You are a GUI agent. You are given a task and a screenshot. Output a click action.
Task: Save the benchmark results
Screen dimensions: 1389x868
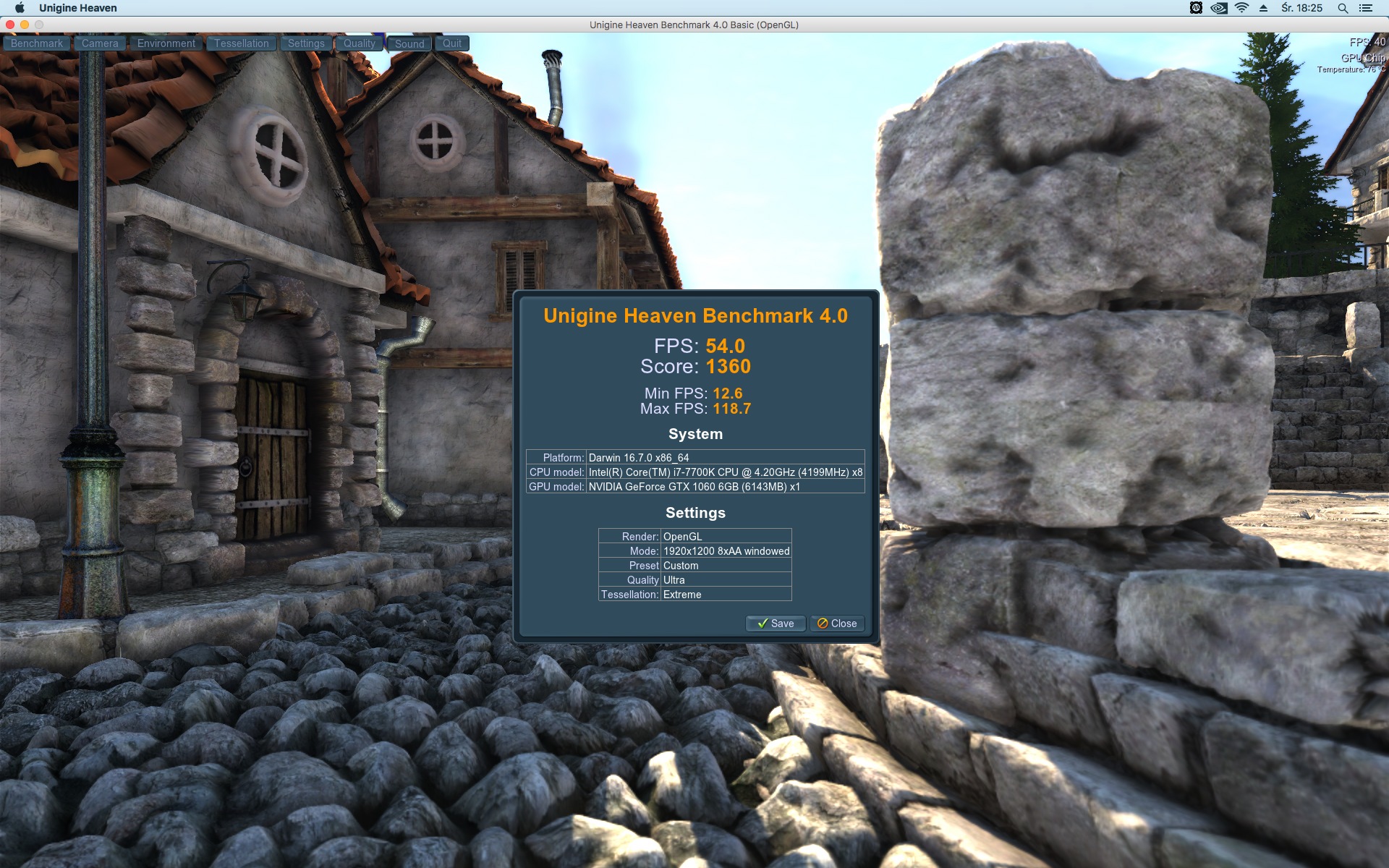click(x=776, y=624)
